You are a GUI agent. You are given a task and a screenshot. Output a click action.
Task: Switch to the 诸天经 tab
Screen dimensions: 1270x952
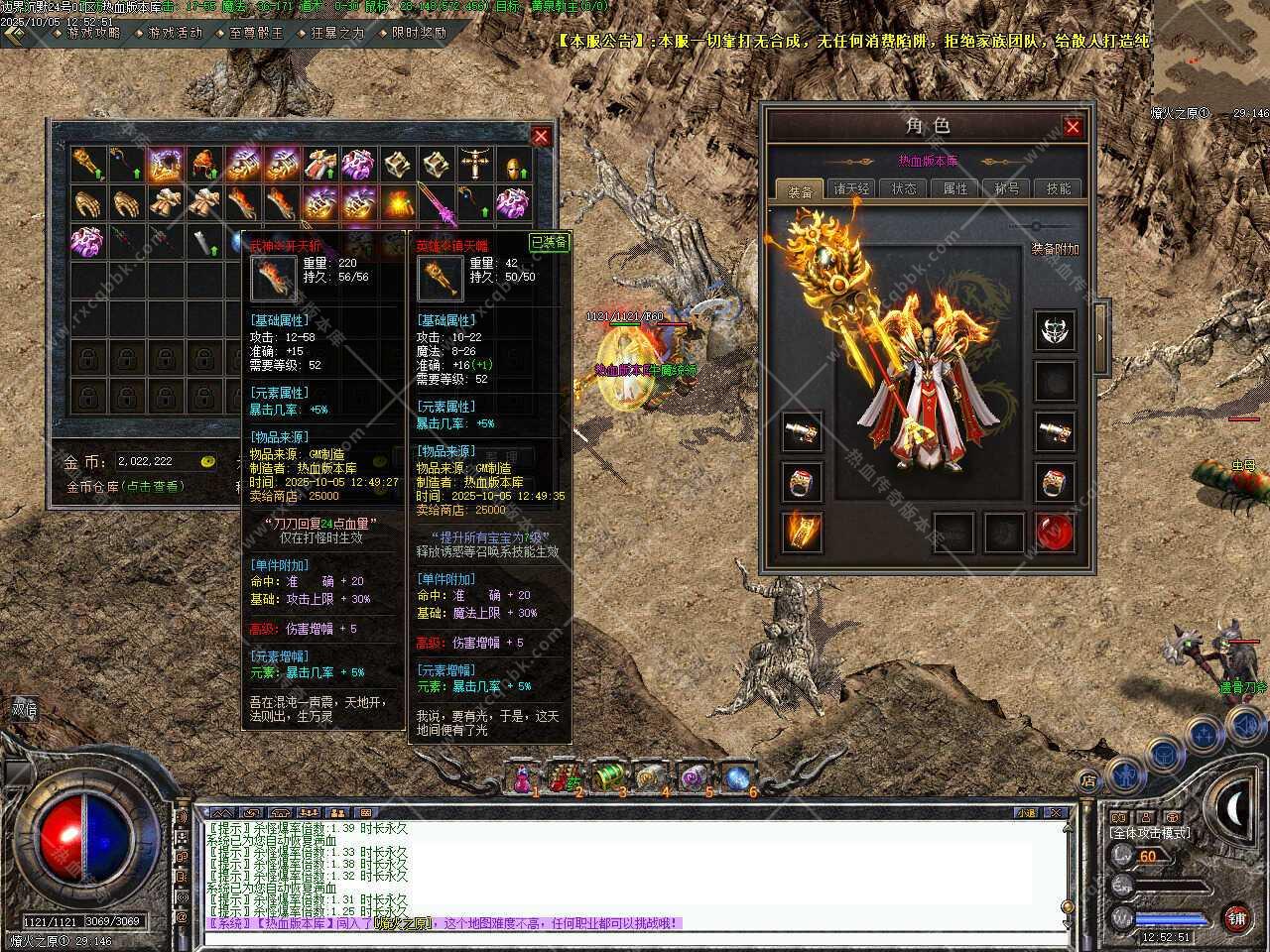tap(851, 188)
